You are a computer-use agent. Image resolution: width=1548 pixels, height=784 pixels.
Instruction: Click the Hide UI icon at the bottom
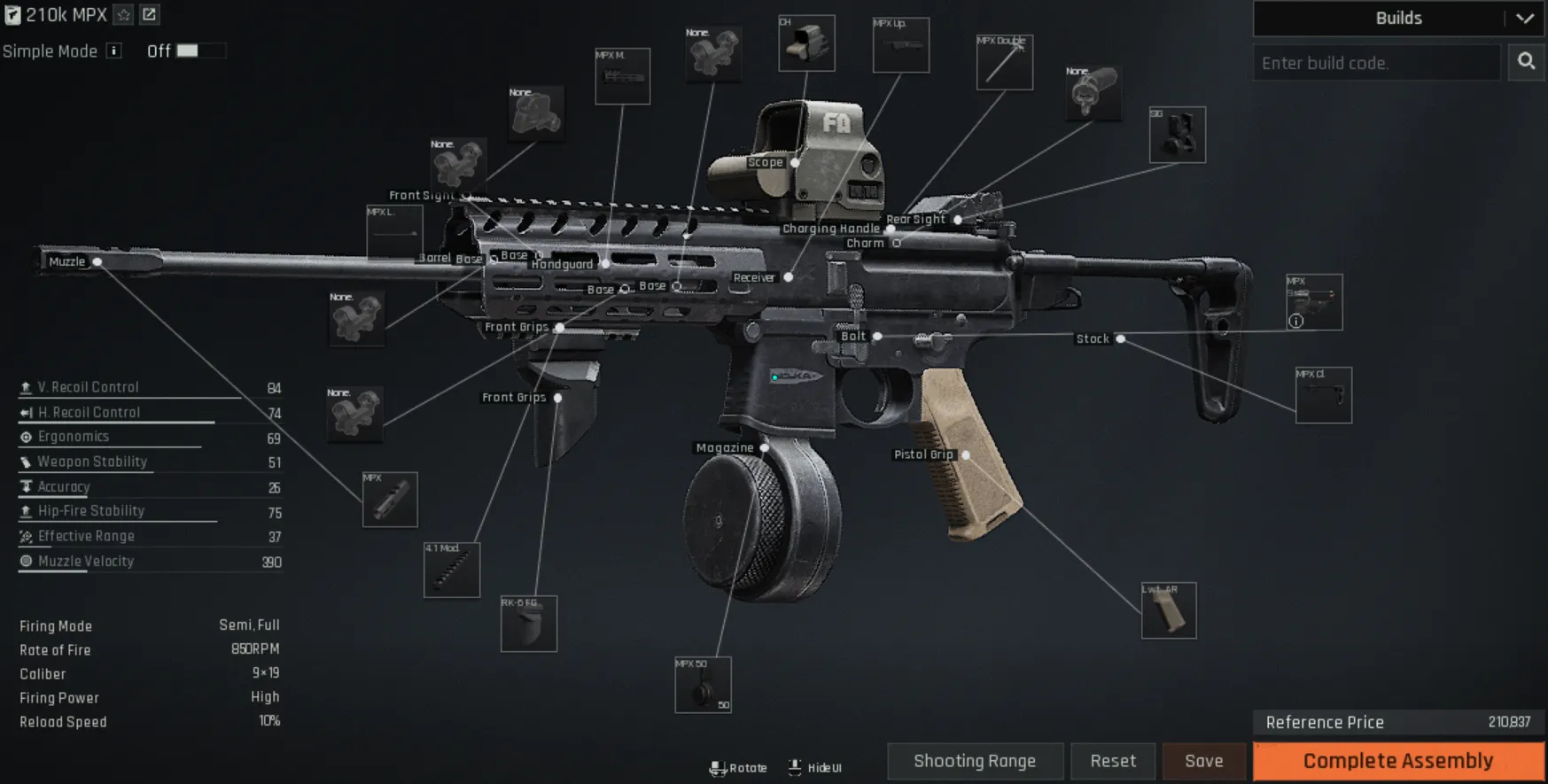point(794,767)
